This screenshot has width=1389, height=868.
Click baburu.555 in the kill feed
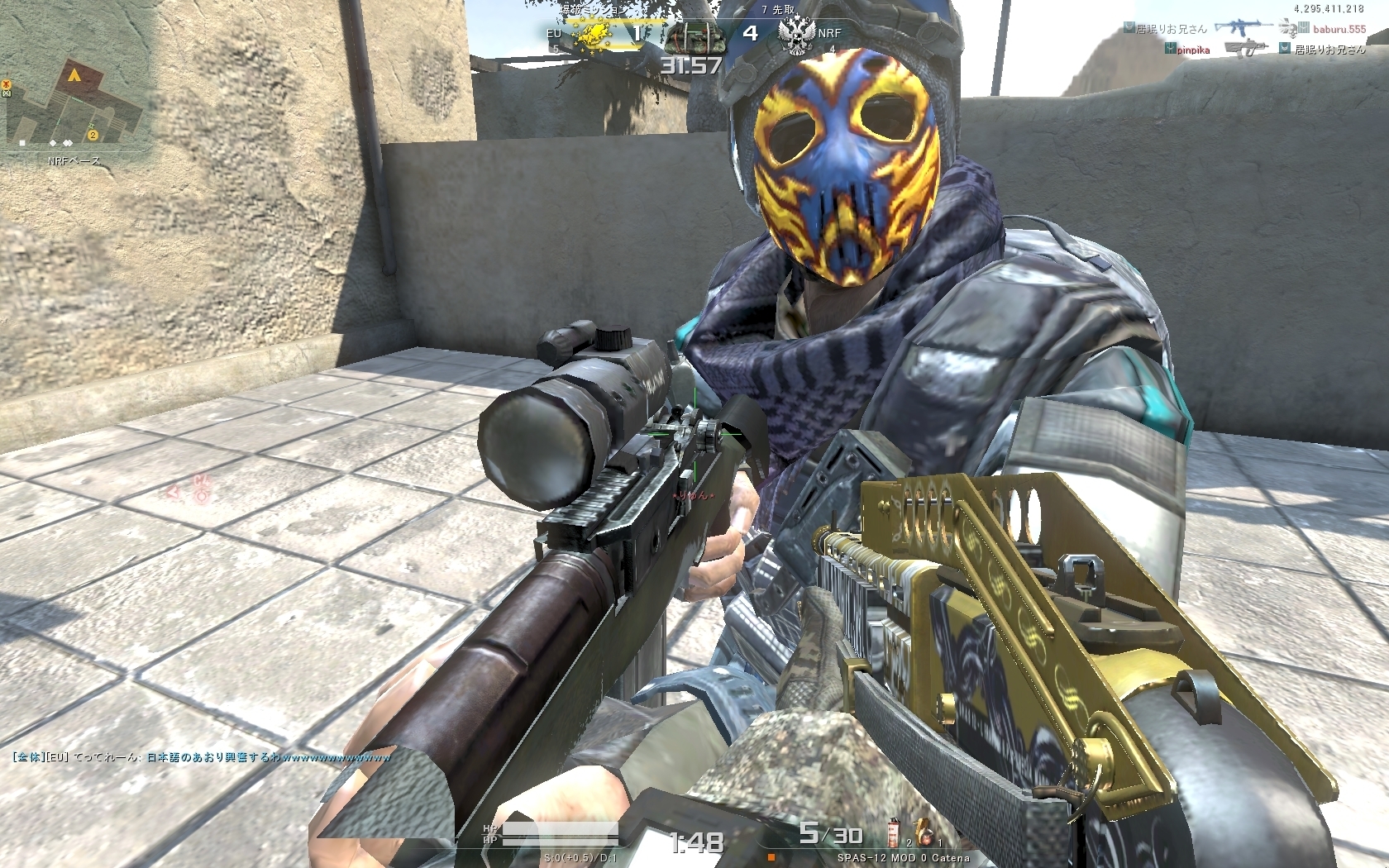click(1339, 29)
